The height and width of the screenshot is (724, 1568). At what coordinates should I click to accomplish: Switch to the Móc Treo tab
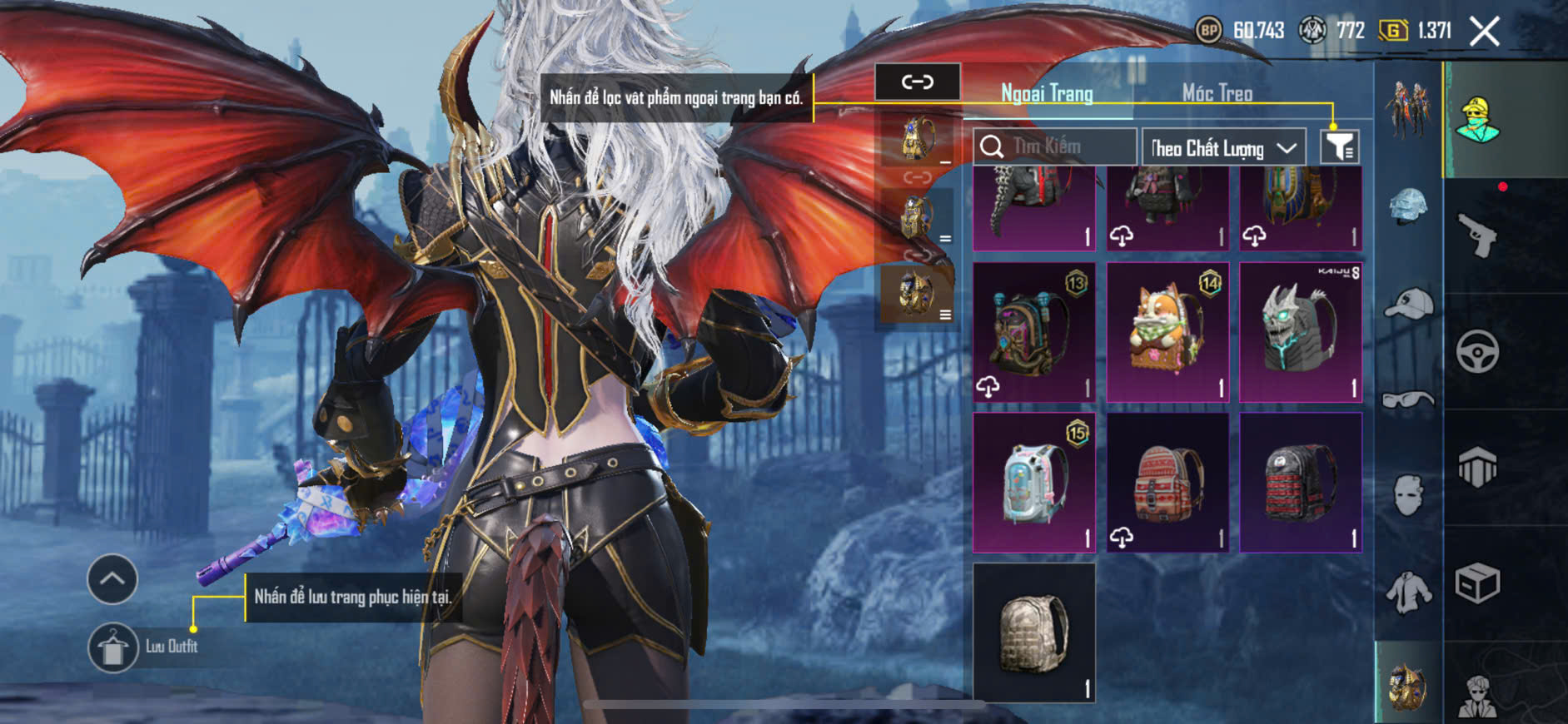point(1217,93)
